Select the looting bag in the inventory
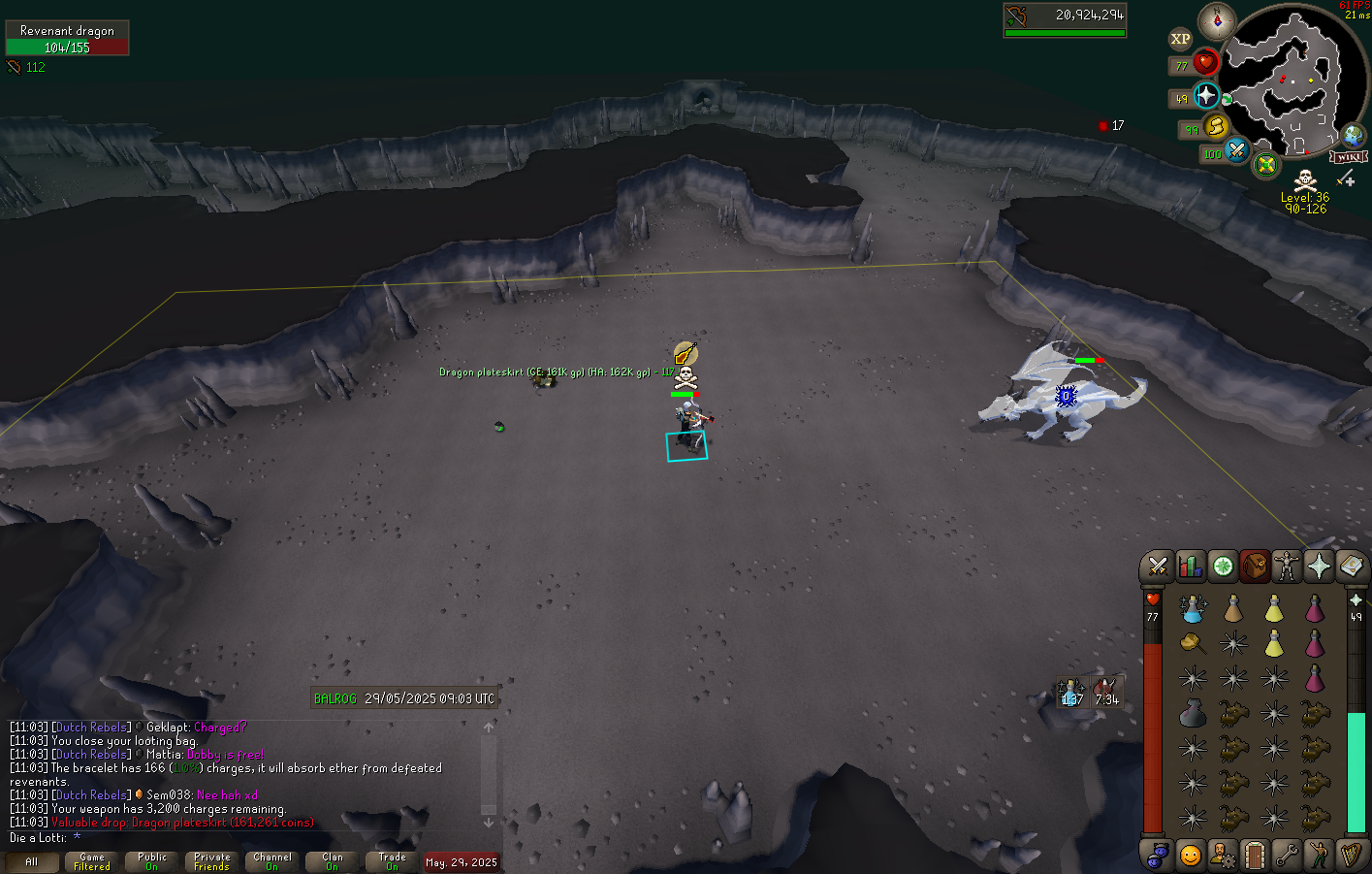The image size is (1372, 874). point(1193,642)
